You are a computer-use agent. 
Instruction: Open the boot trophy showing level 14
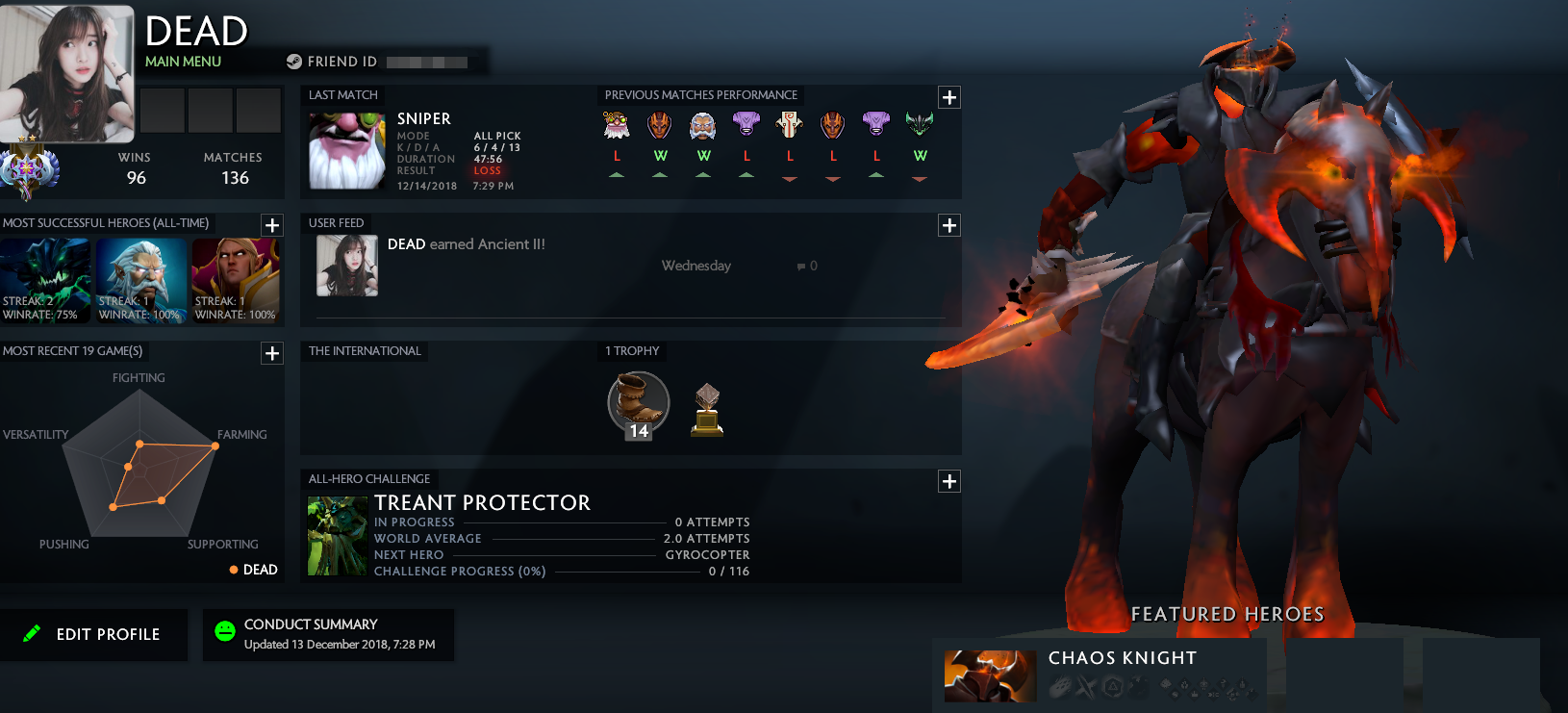[x=636, y=404]
